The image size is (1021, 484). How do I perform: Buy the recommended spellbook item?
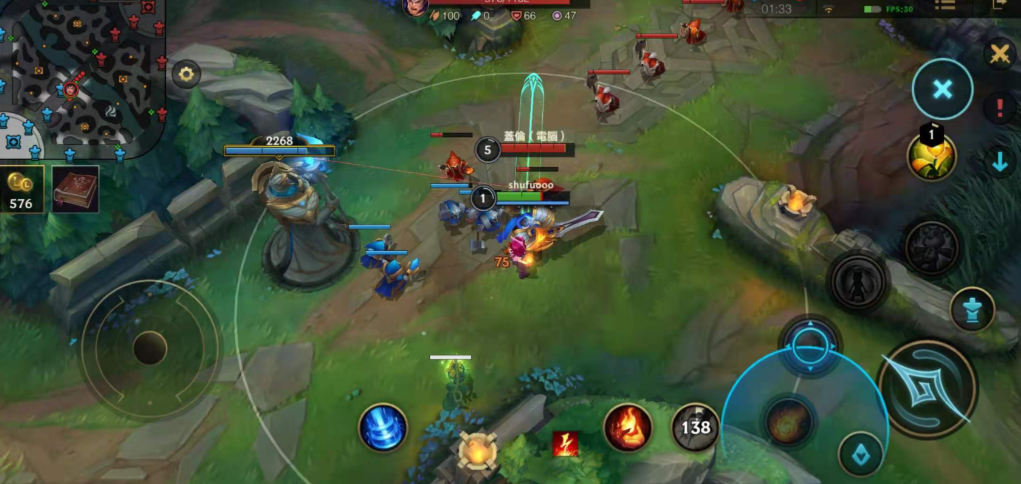(x=76, y=189)
